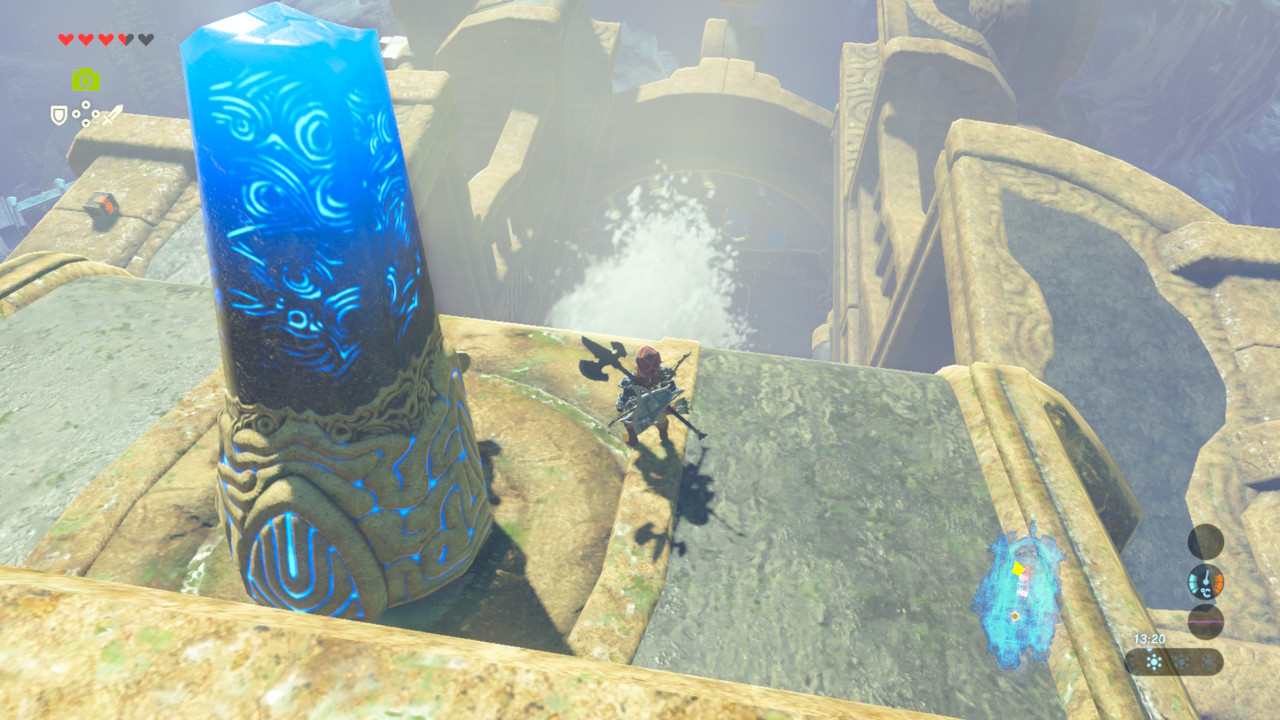Choose the sword weapon icon
This screenshot has height=720, width=1280.
(x=112, y=115)
